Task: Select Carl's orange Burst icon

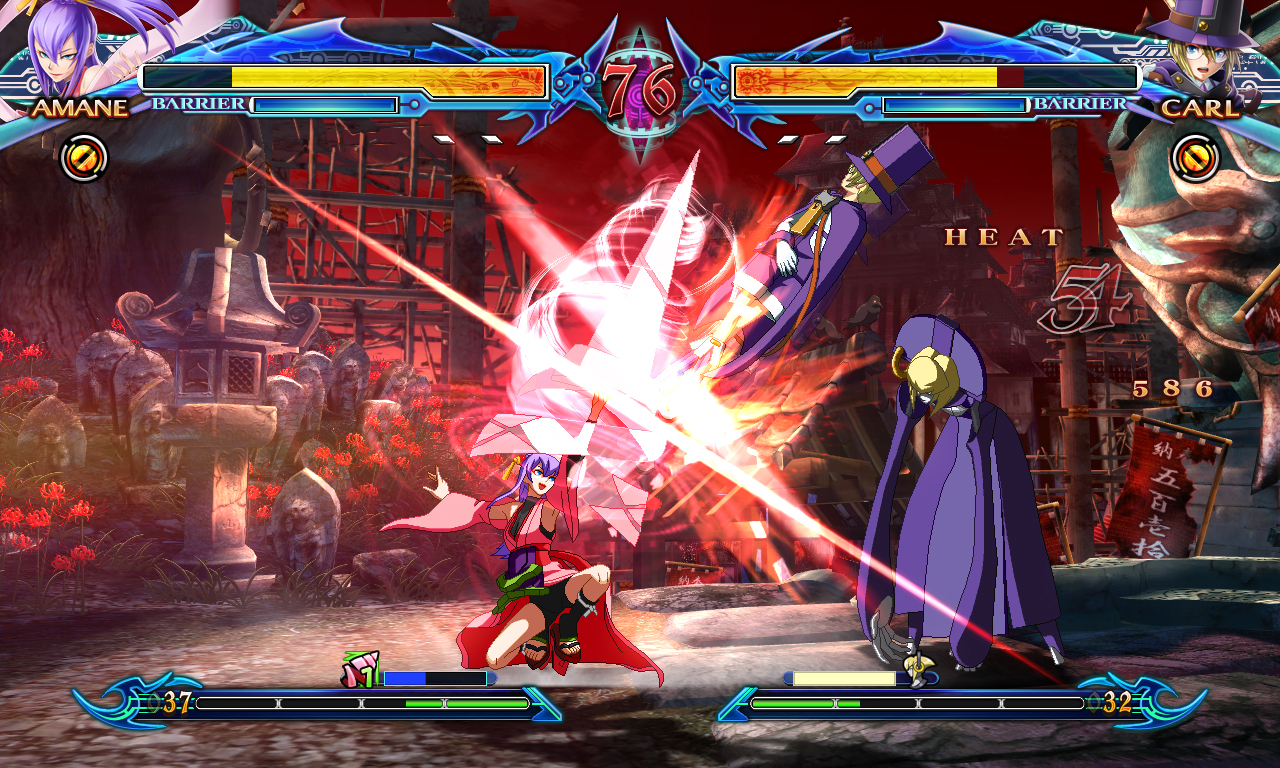Action: (1194, 158)
